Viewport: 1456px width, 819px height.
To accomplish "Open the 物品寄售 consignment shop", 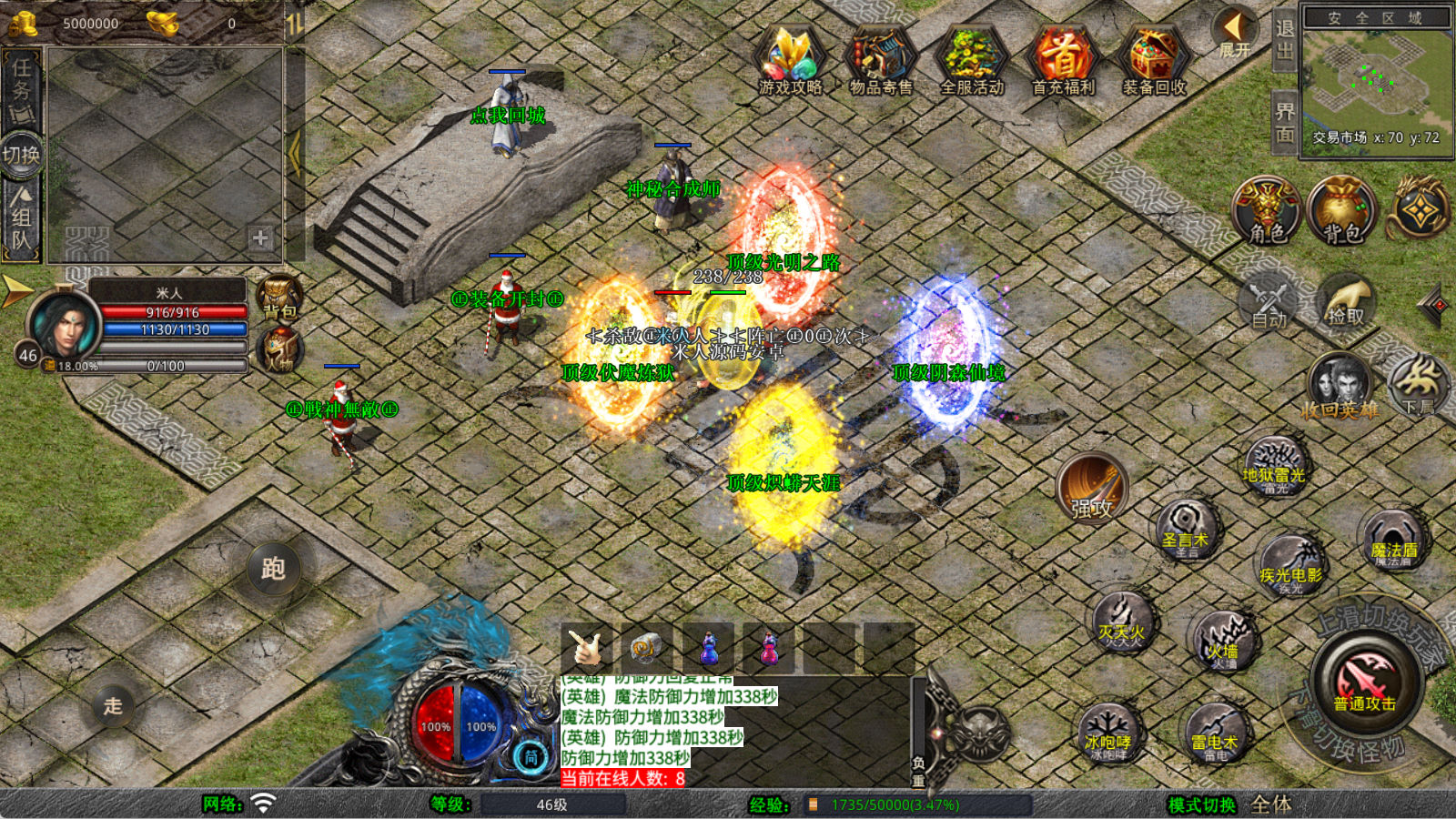I will [x=880, y=59].
